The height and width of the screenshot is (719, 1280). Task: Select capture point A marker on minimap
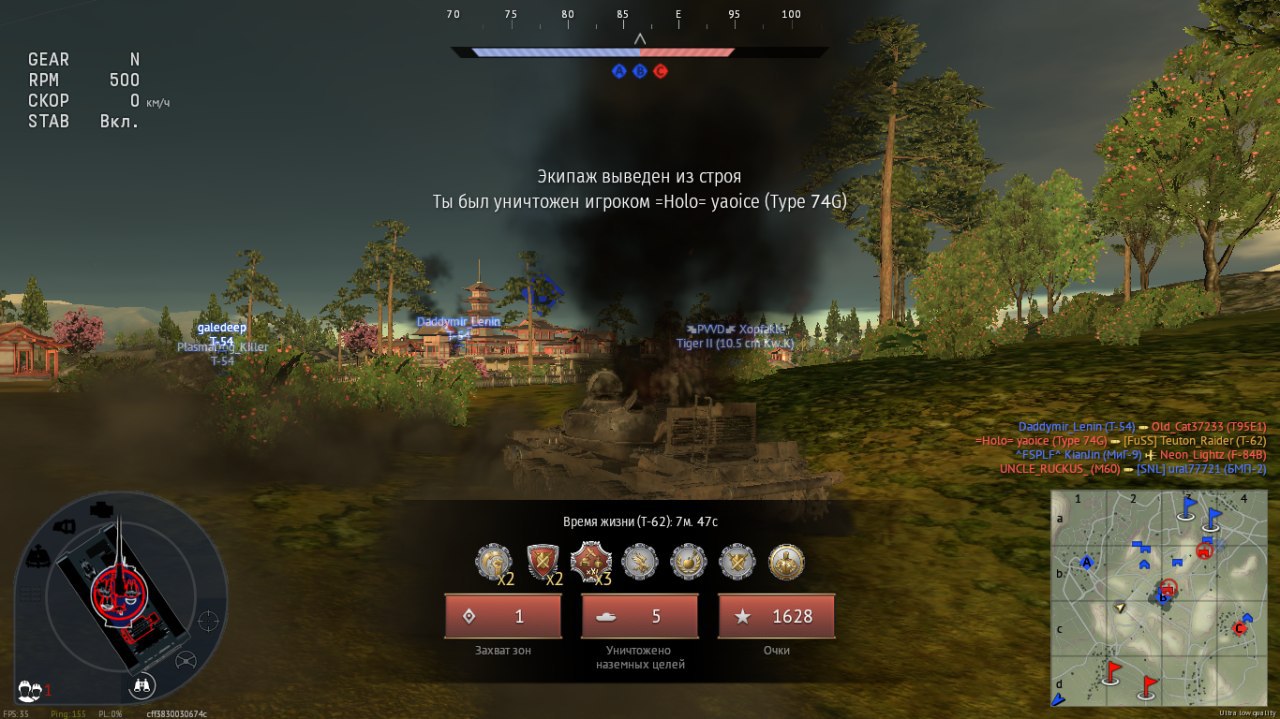tap(1086, 562)
